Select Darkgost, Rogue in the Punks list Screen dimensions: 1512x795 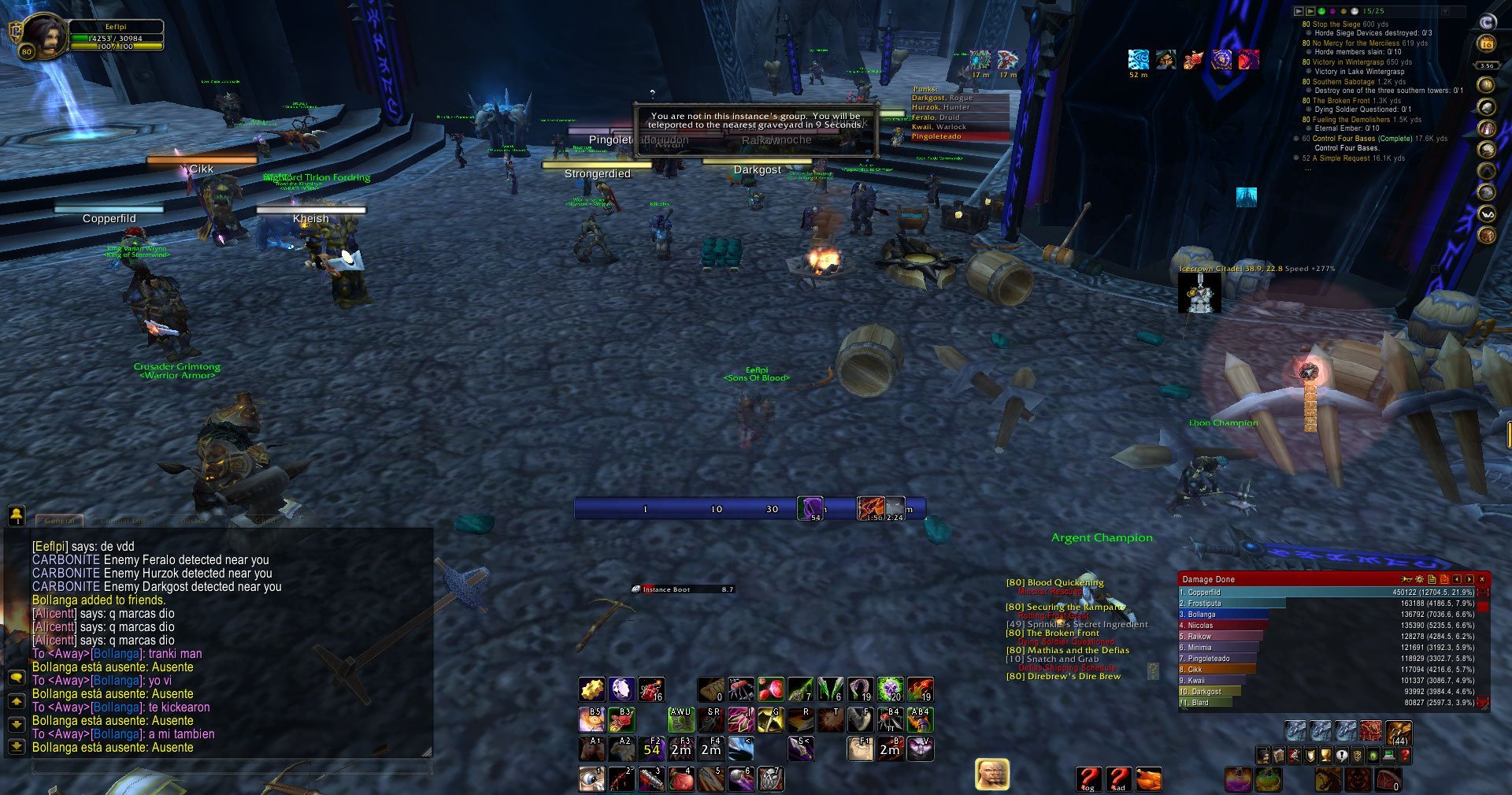coord(943,98)
